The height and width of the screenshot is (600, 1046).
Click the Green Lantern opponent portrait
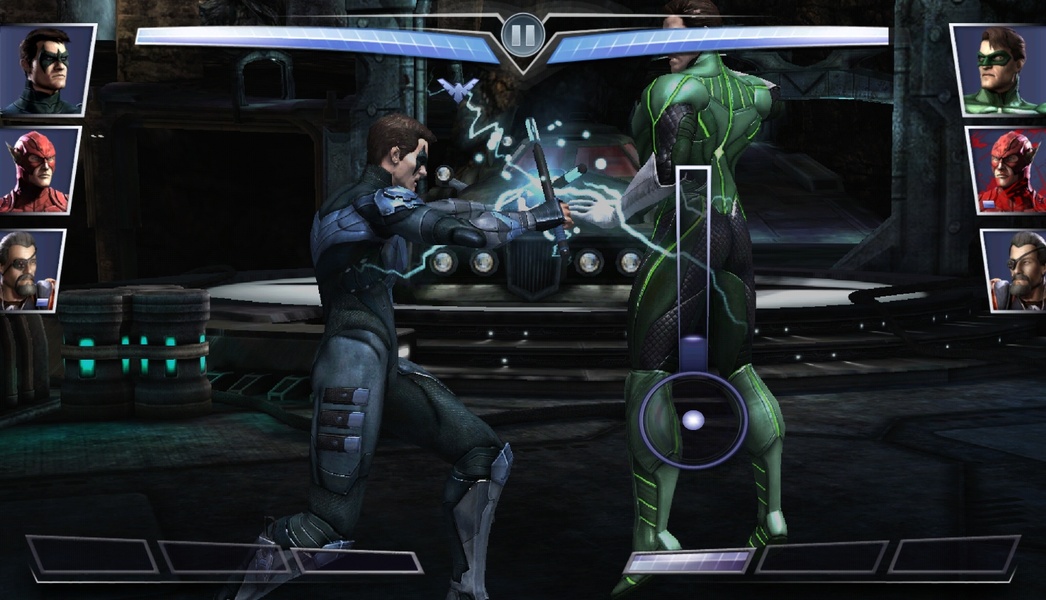[1000, 69]
